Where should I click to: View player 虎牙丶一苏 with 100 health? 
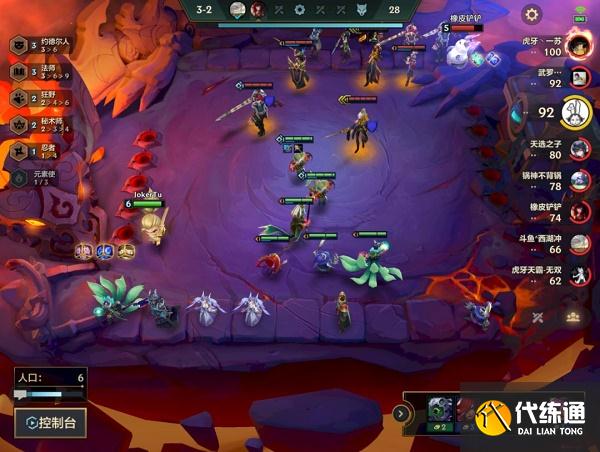(579, 45)
